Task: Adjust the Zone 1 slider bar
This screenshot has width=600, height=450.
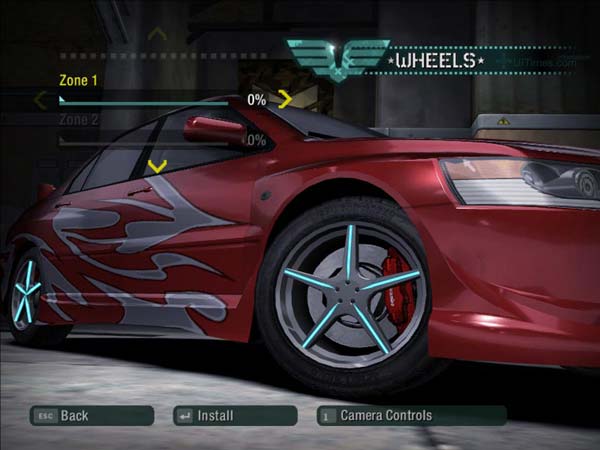Action: (x=150, y=101)
